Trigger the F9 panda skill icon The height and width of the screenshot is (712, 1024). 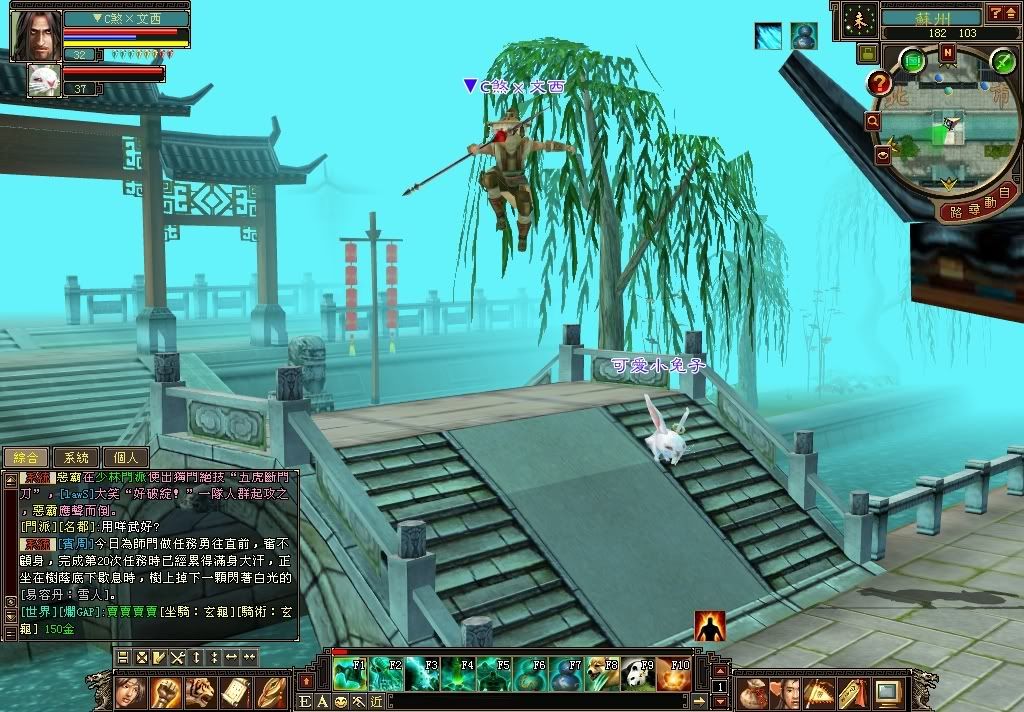click(x=638, y=674)
